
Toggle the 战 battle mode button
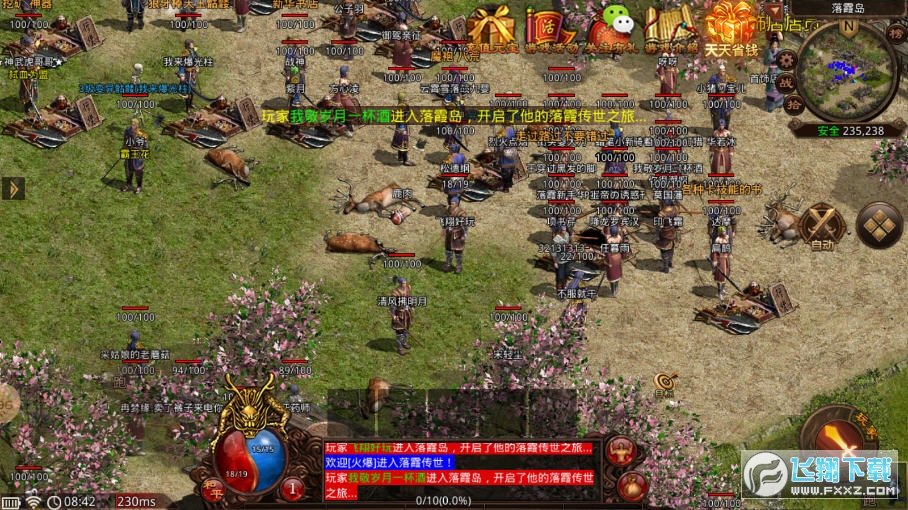787,82
